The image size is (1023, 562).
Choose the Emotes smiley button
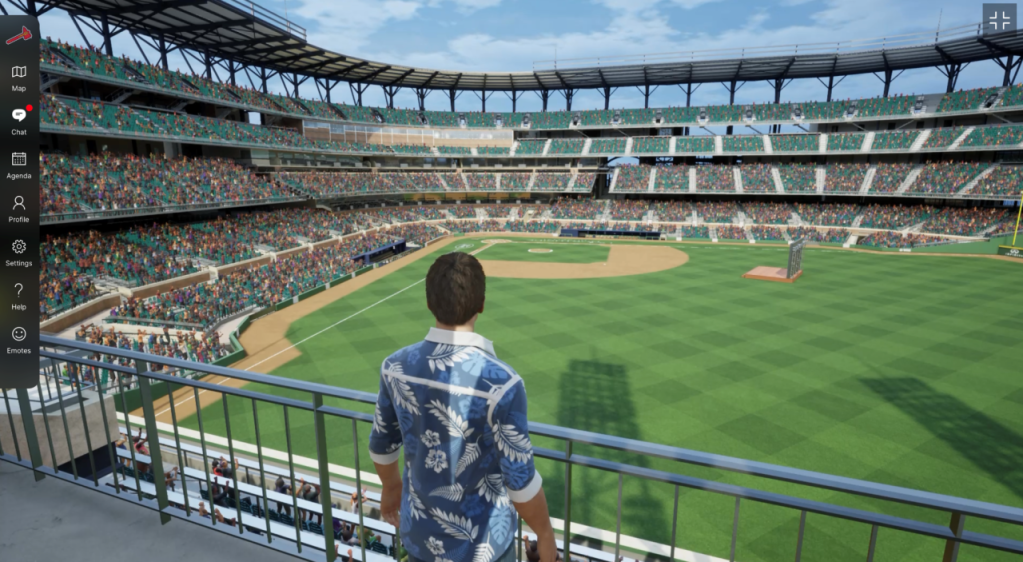(19, 339)
